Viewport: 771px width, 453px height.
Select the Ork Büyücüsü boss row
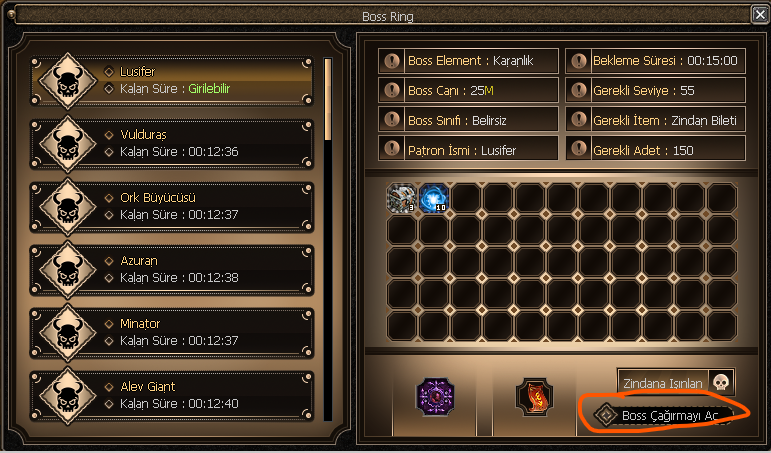point(175,206)
